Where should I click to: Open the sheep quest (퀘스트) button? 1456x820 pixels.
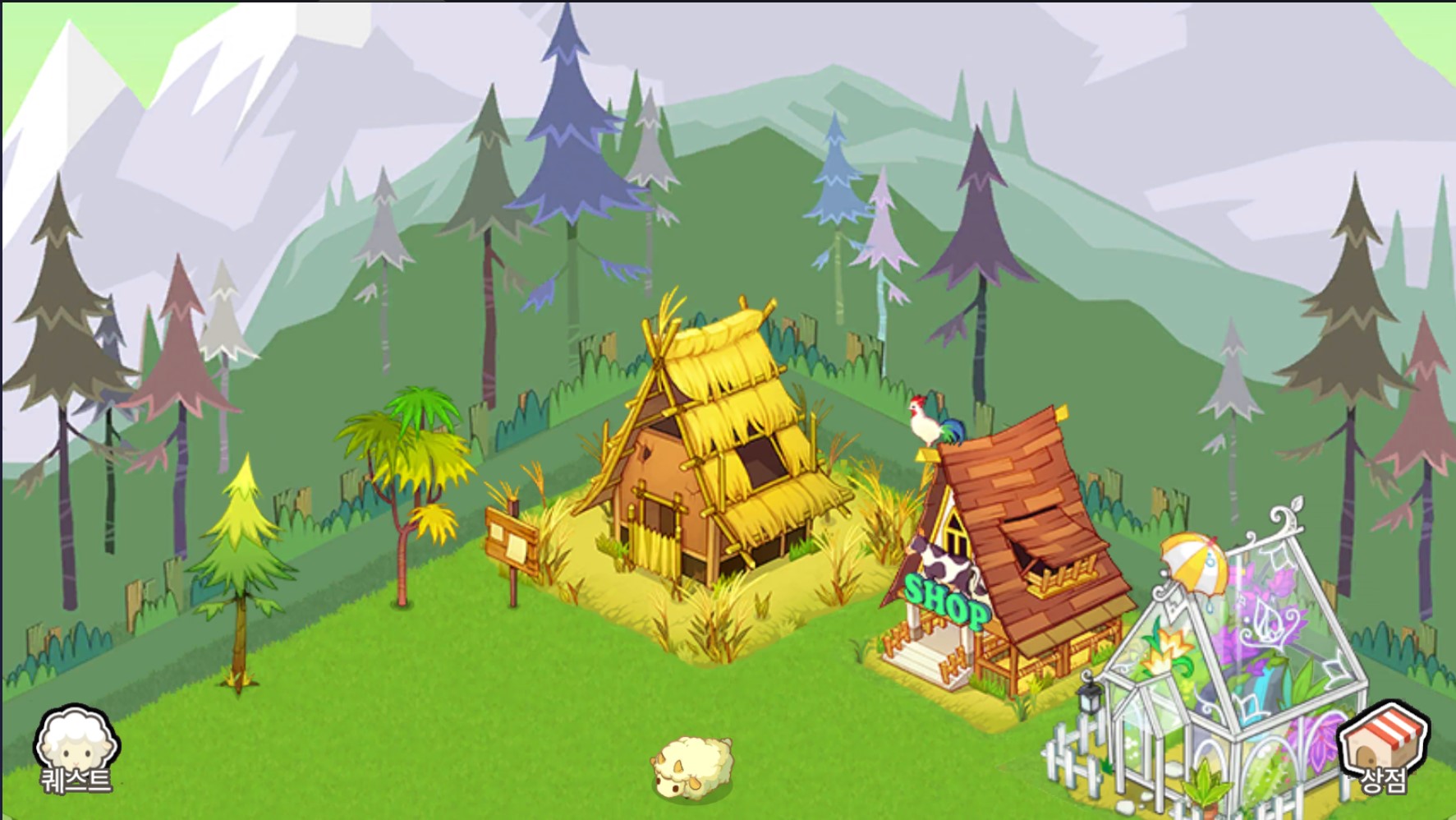(x=76, y=749)
